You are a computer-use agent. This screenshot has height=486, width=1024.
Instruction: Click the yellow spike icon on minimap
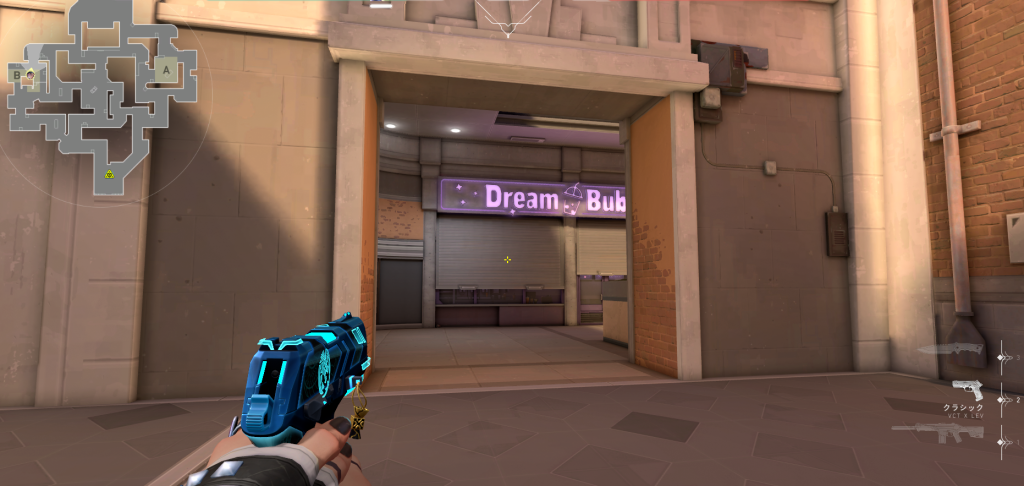tap(109, 174)
